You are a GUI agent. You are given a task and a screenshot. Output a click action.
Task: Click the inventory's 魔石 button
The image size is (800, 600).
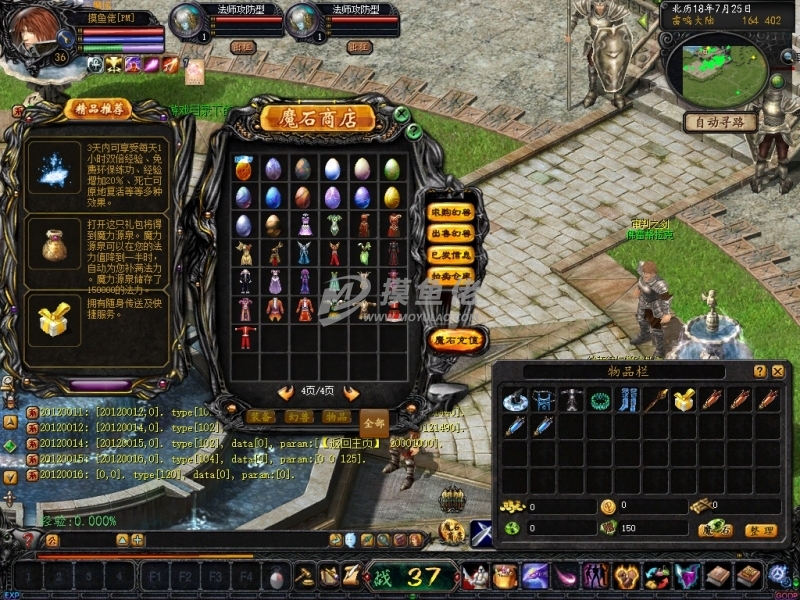715,529
